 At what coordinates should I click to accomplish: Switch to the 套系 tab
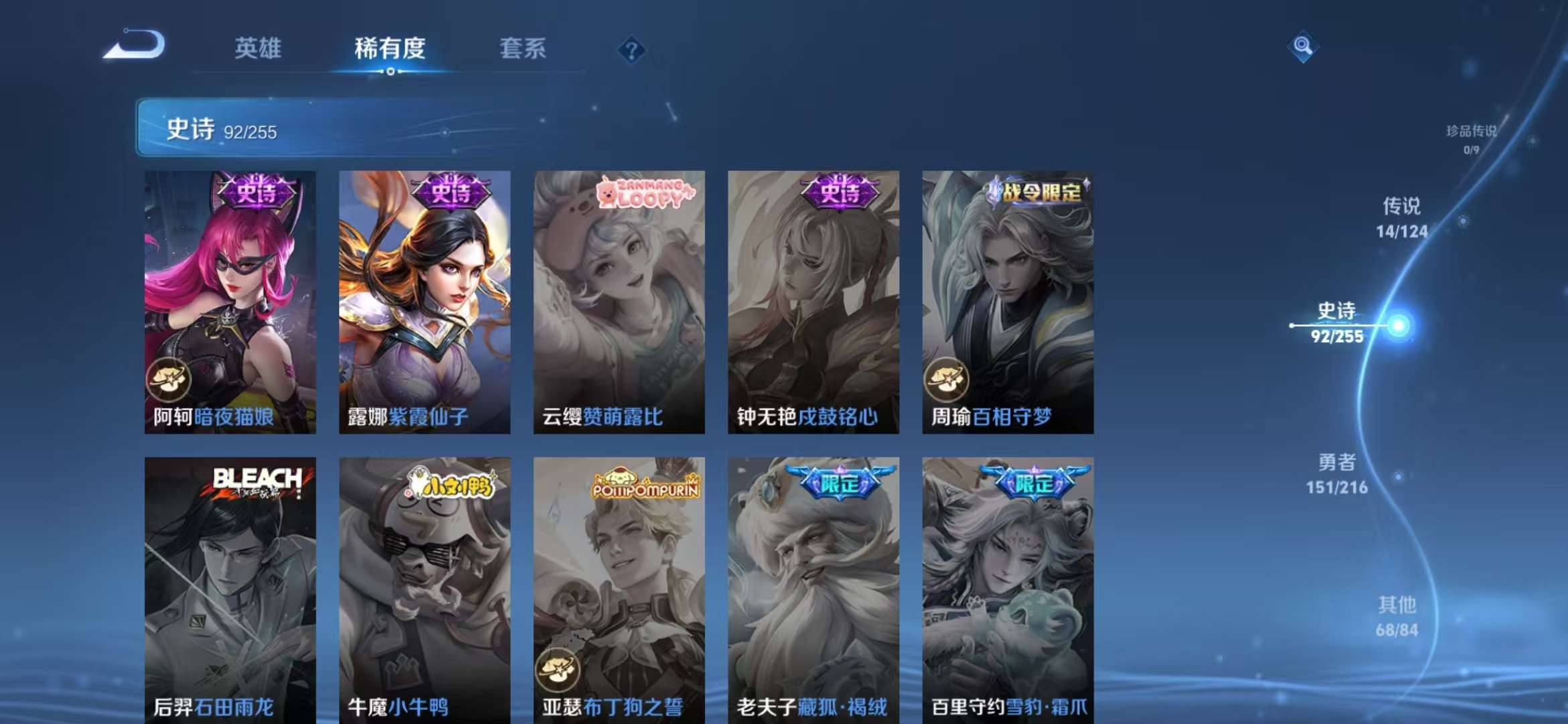(523, 49)
